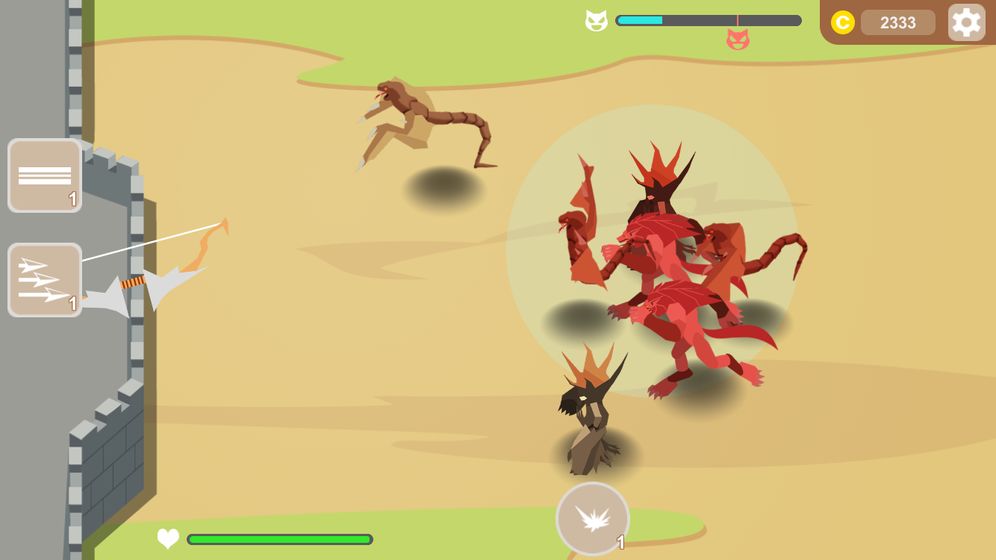Image resolution: width=996 pixels, height=560 pixels.
Task: Trigger the explosion burst ability
Action: coord(593,518)
